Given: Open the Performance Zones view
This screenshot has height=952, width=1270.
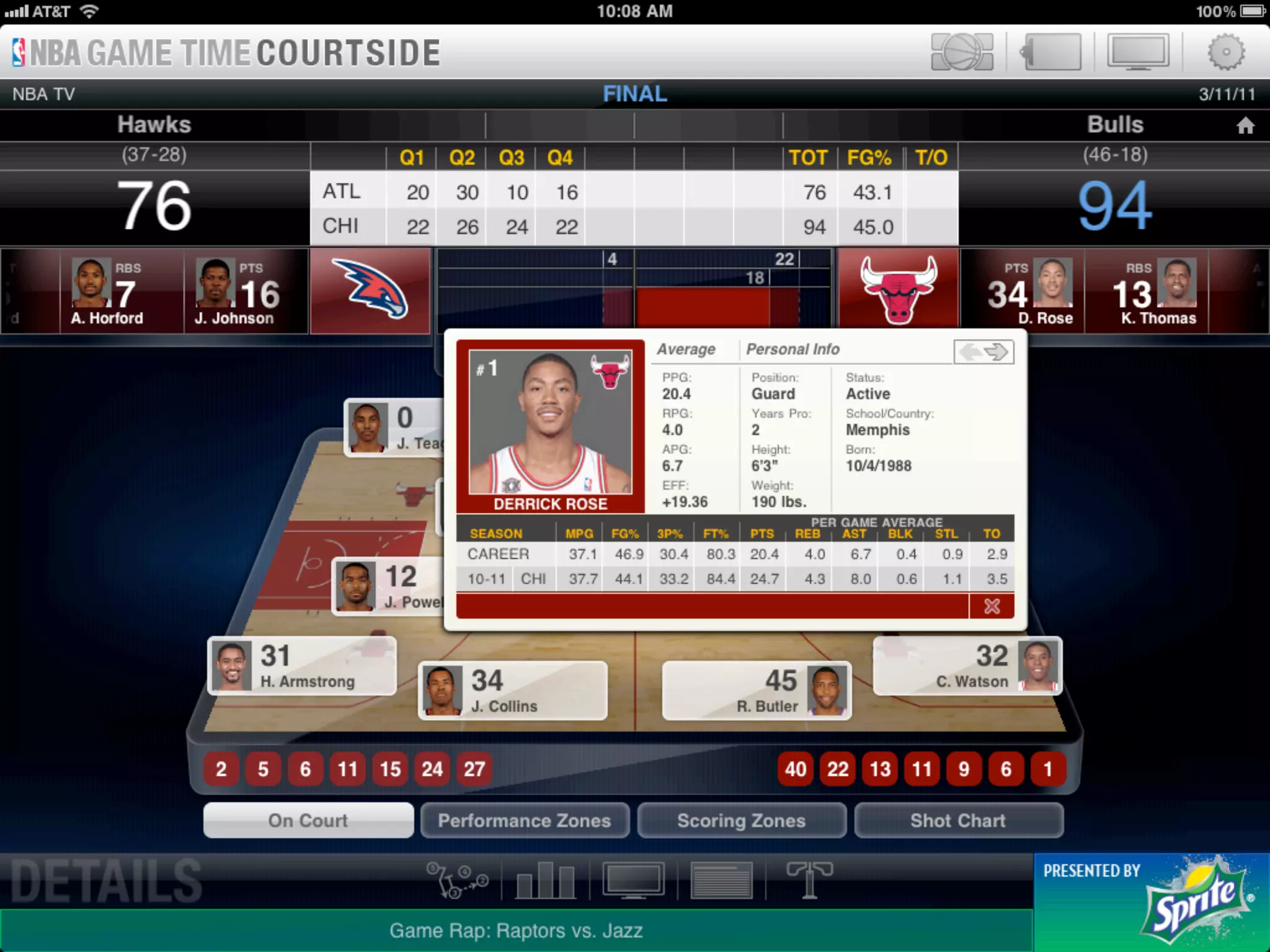Looking at the screenshot, I should tap(525, 821).
